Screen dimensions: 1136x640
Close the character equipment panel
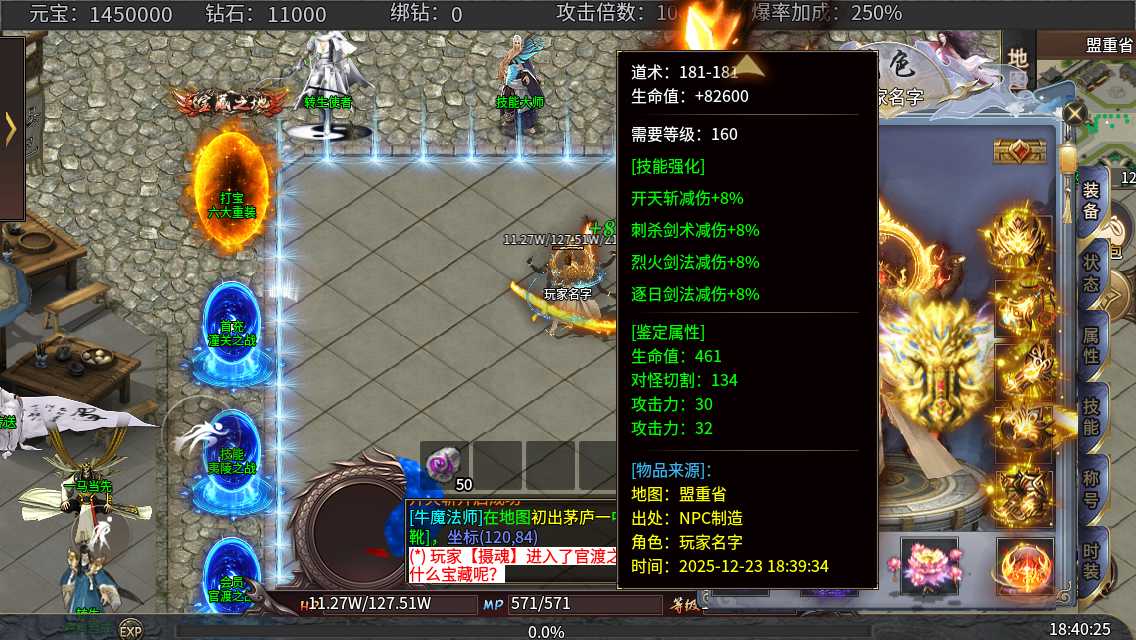point(1073,113)
